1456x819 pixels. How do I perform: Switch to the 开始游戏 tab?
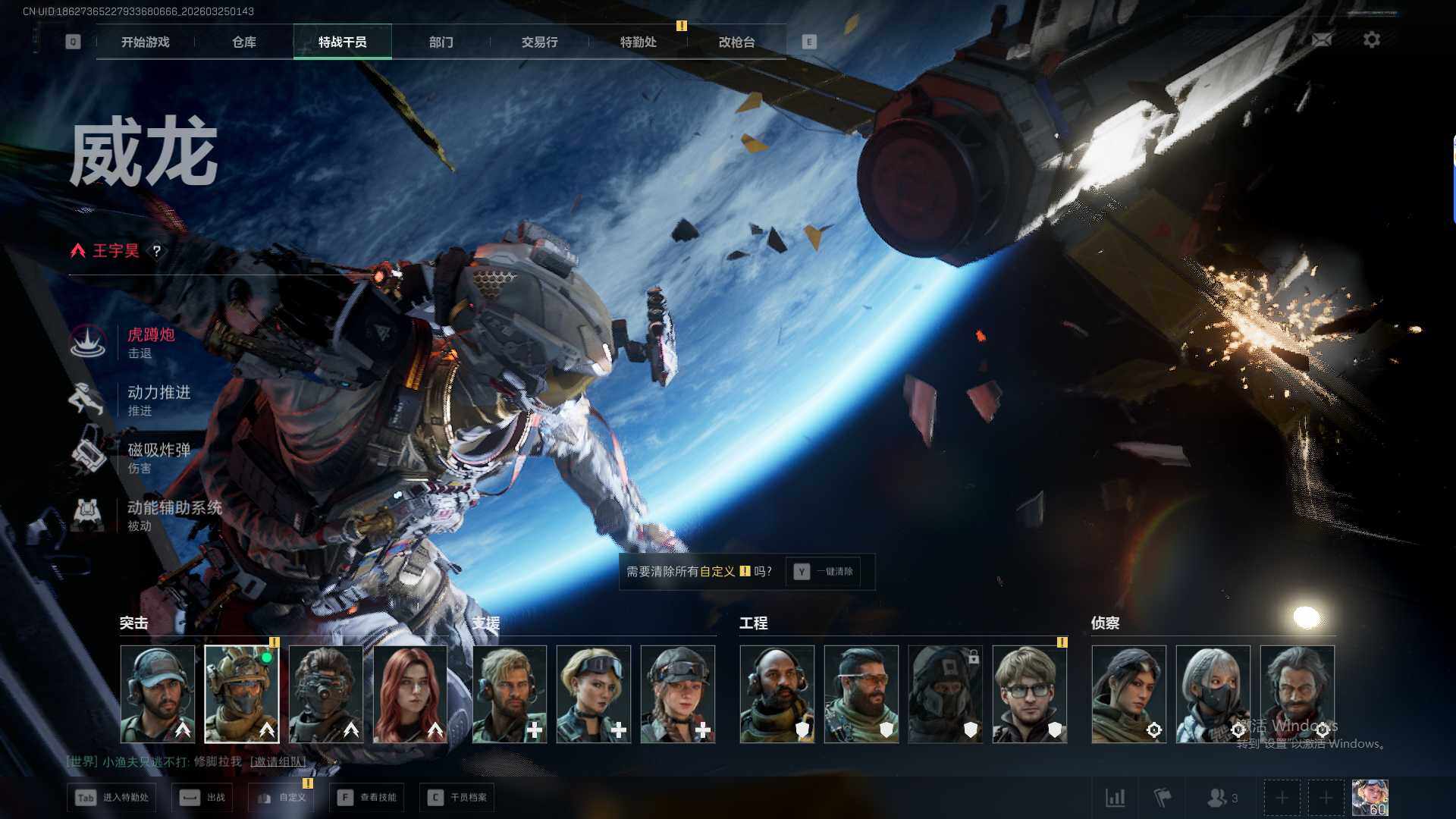point(145,42)
